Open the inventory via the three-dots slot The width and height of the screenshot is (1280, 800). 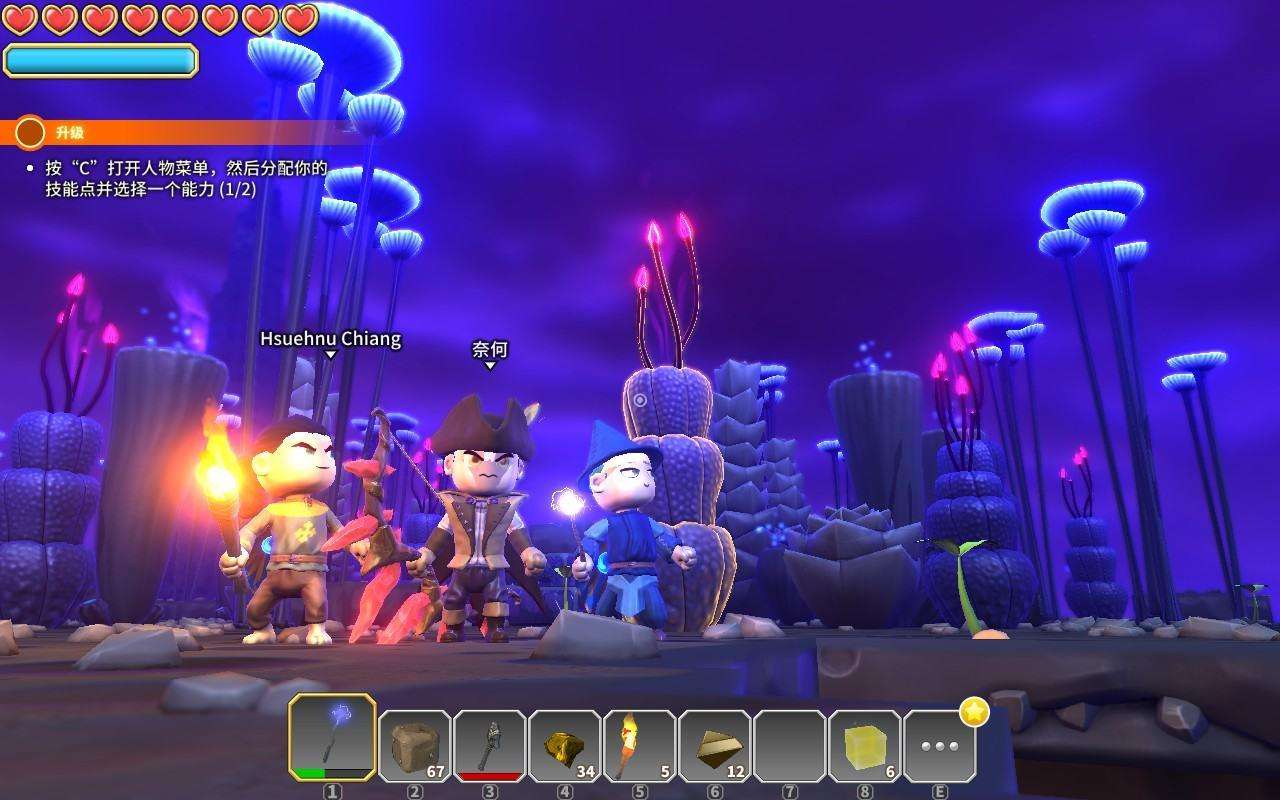(x=939, y=746)
